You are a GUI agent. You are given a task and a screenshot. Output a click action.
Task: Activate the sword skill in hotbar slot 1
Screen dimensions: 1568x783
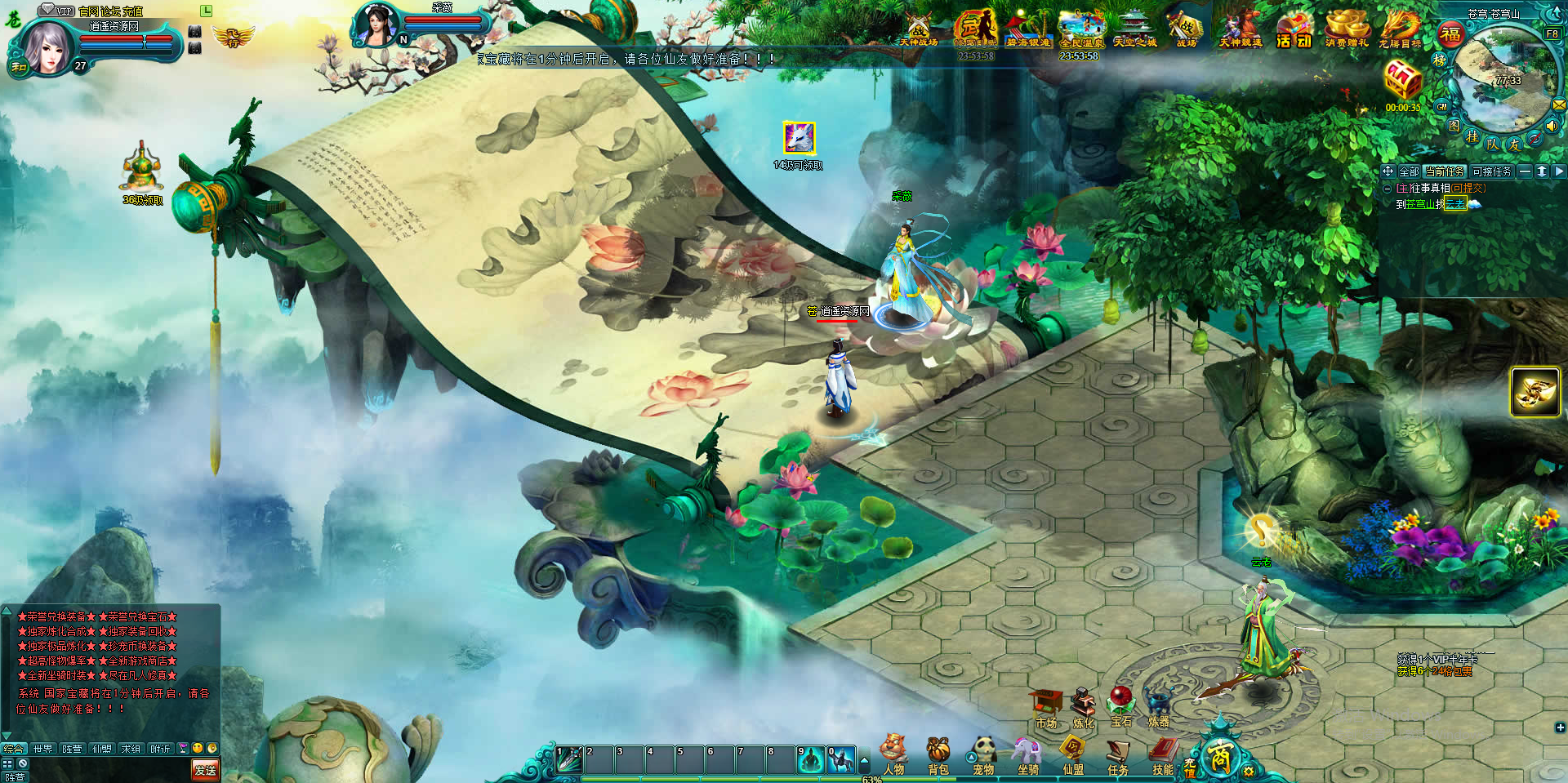[x=569, y=759]
